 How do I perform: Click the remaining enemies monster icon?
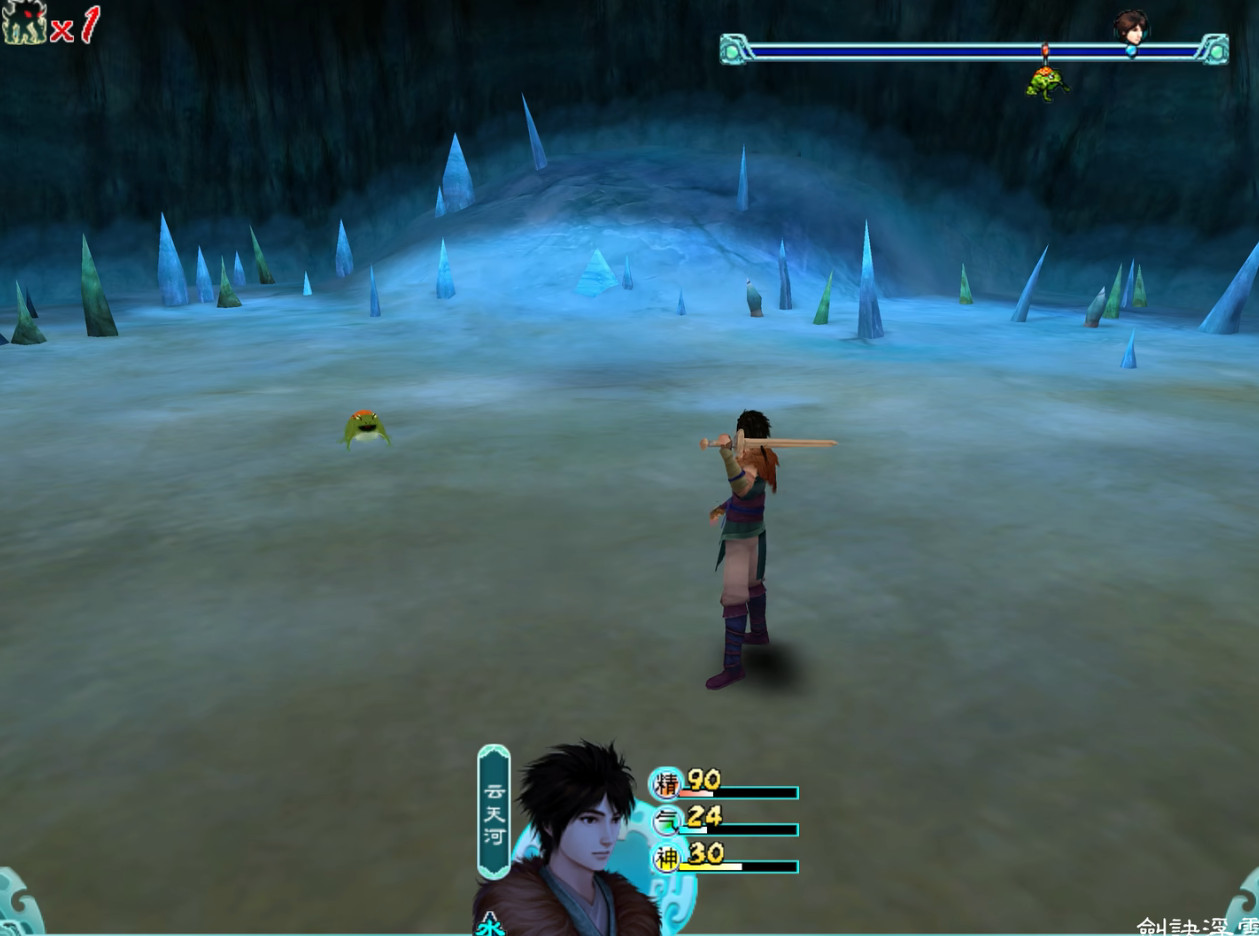tap(24, 23)
